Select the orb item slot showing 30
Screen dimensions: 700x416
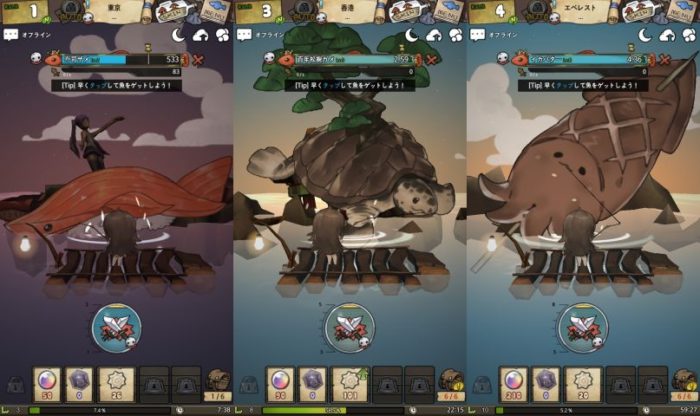tap(279, 383)
